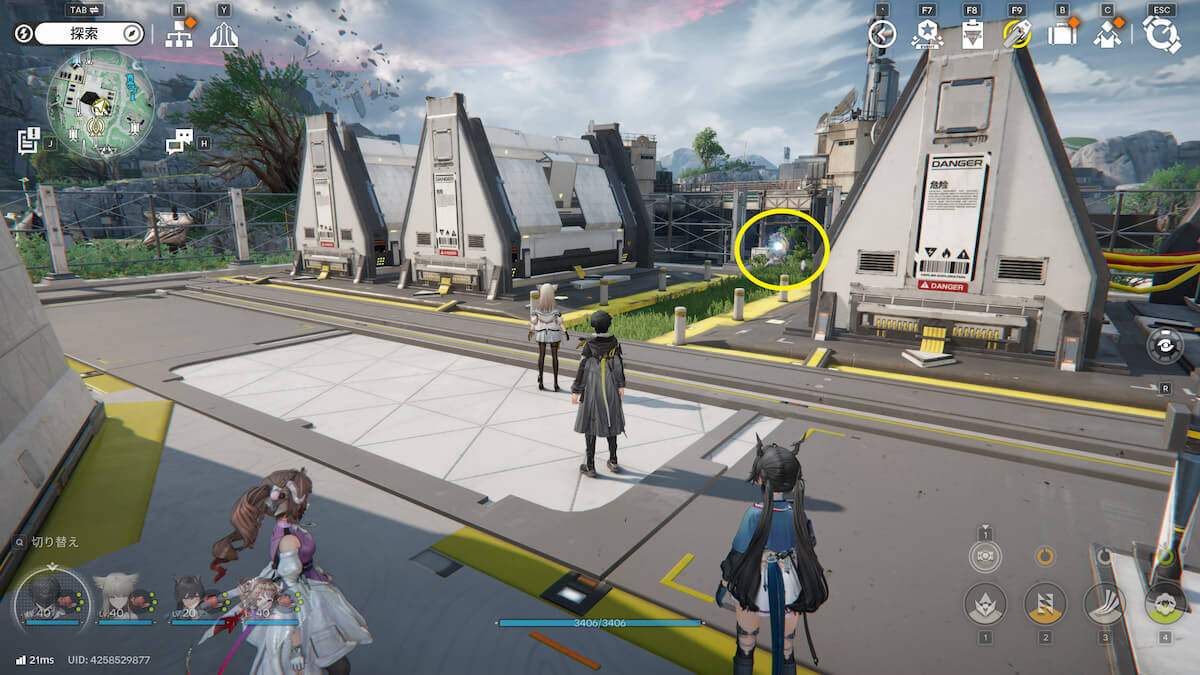This screenshot has width=1200, height=675.
Task: Activate skill slot 3 icon
Action: click(x=1105, y=603)
